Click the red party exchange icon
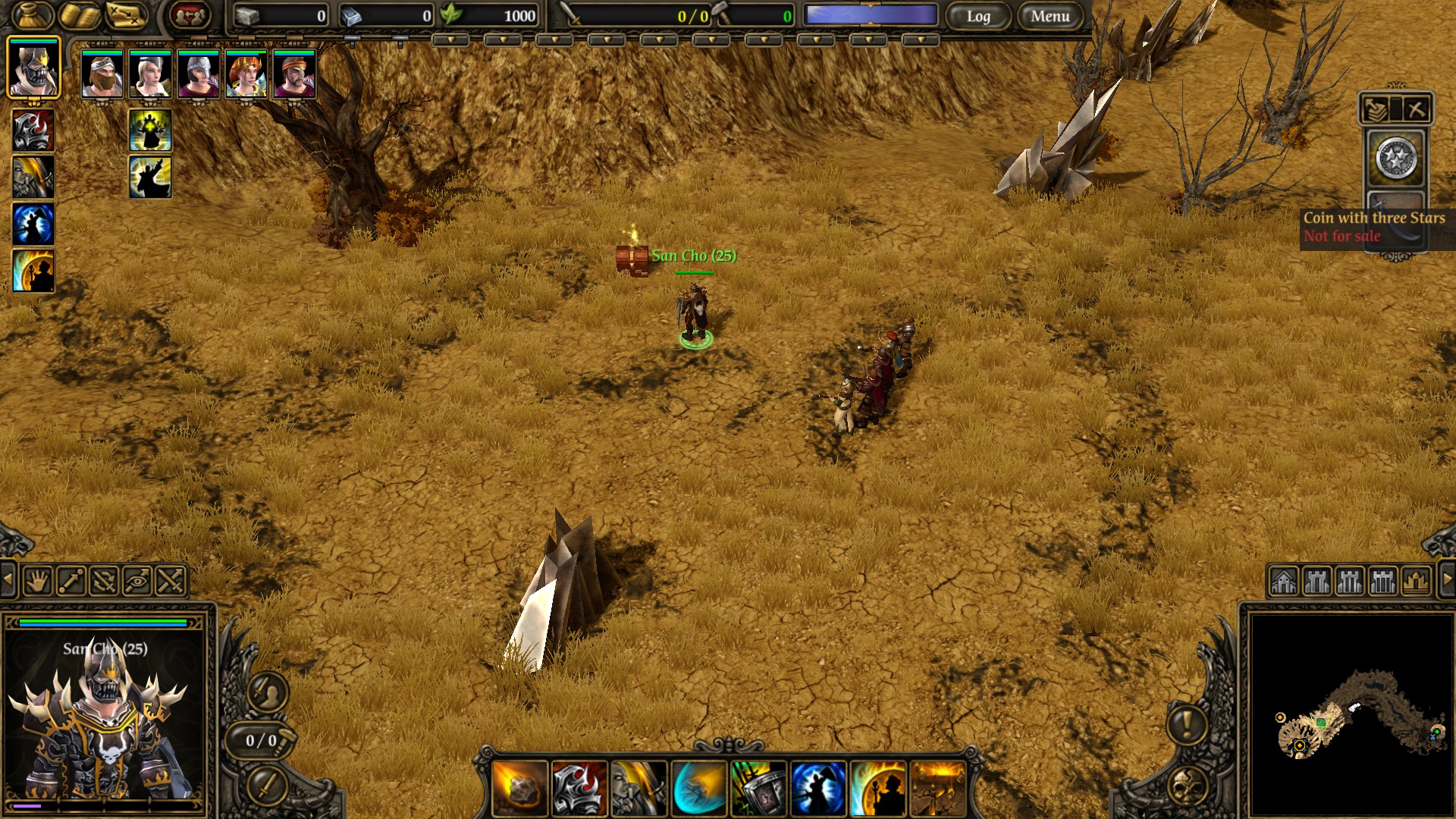This screenshot has width=1456, height=819. 190,15
